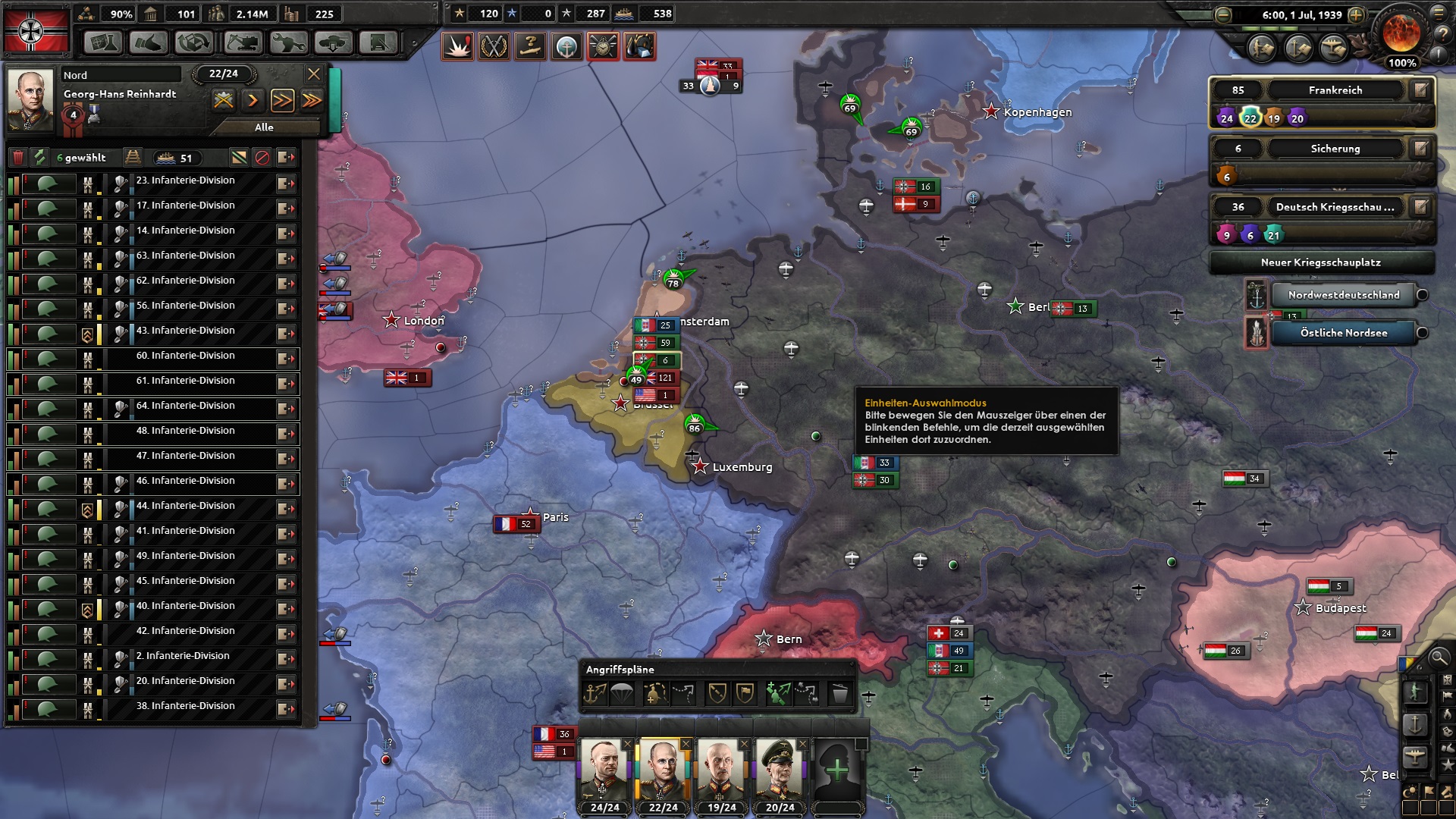Activate the garrison area order icon
Screen dimensions: 1456x819
[x=656, y=692]
